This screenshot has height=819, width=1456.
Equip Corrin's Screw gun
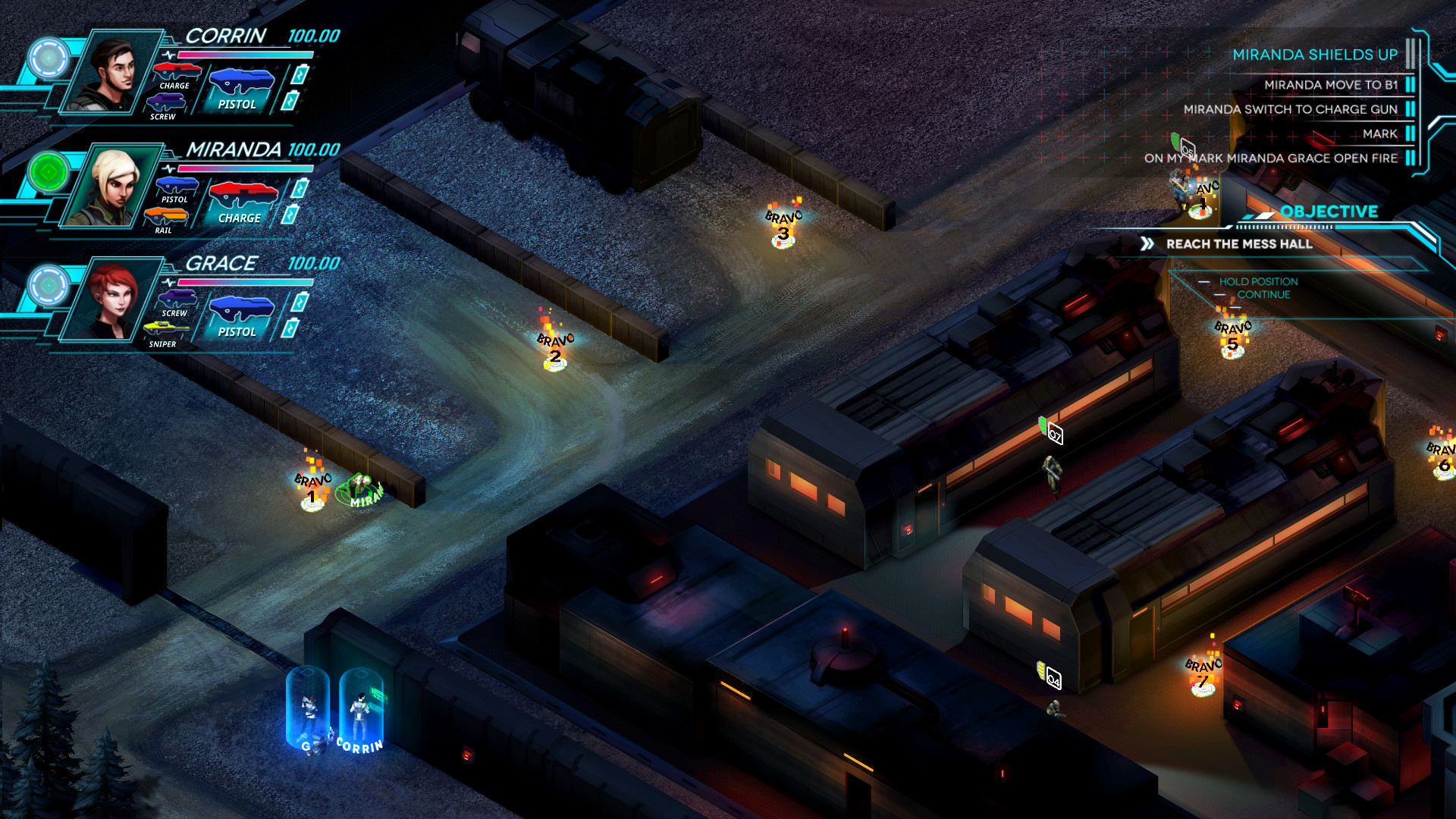pyautogui.click(x=167, y=100)
